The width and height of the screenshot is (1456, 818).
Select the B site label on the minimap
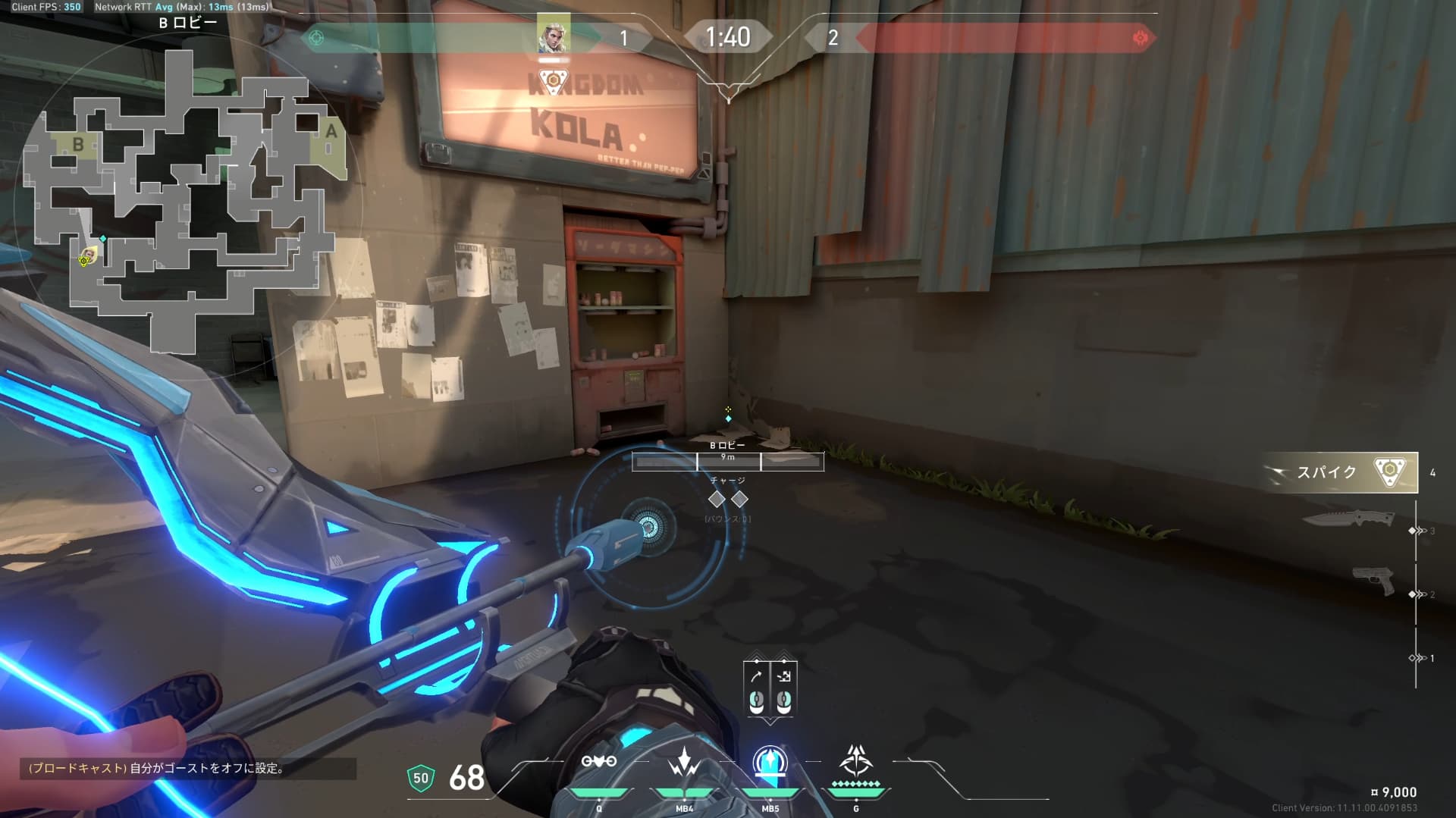pyautogui.click(x=77, y=144)
